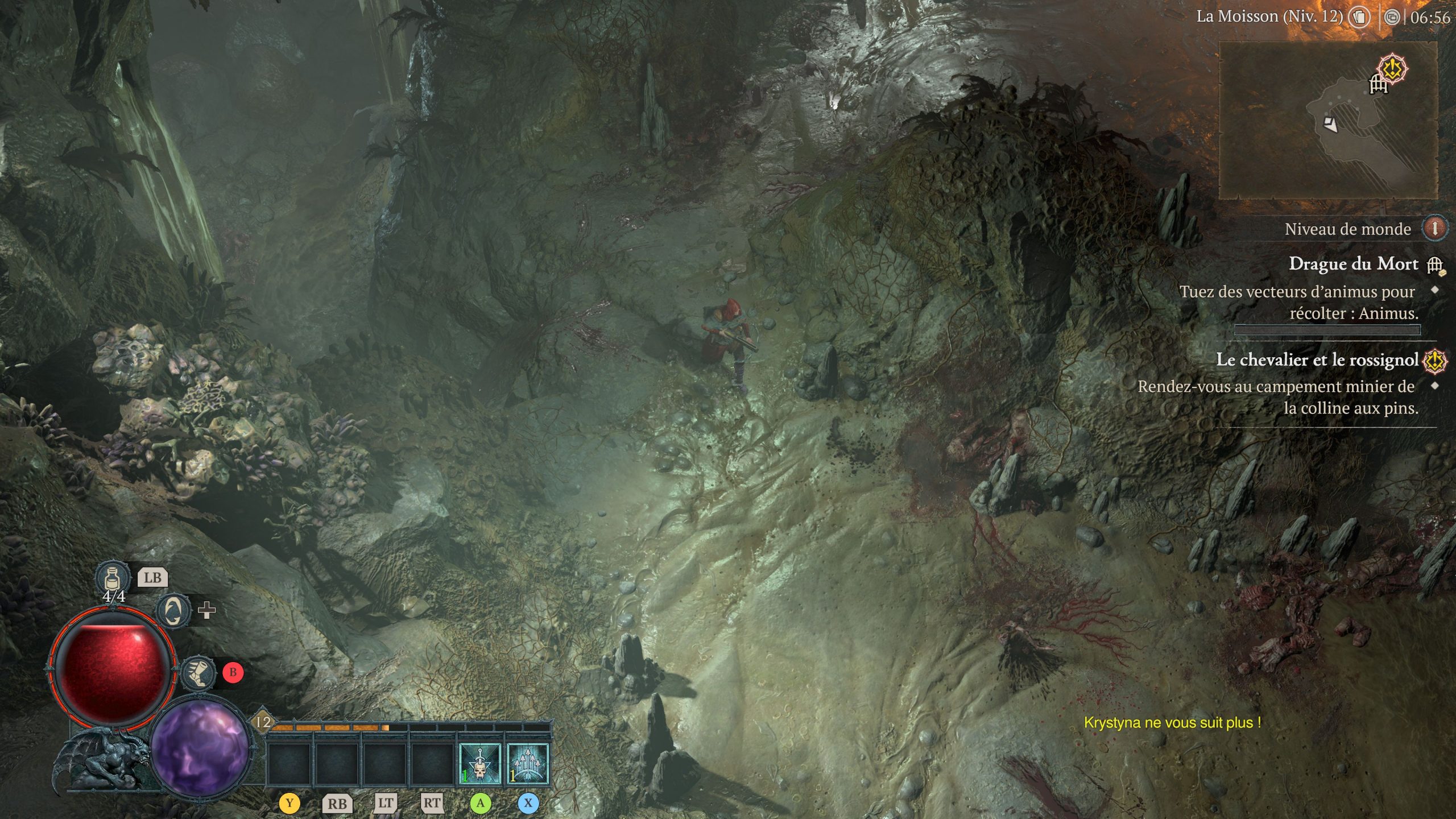Image resolution: width=1456 pixels, height=819 pixels.
Task: Click the level 12 badge
Action: coord(263,722)
